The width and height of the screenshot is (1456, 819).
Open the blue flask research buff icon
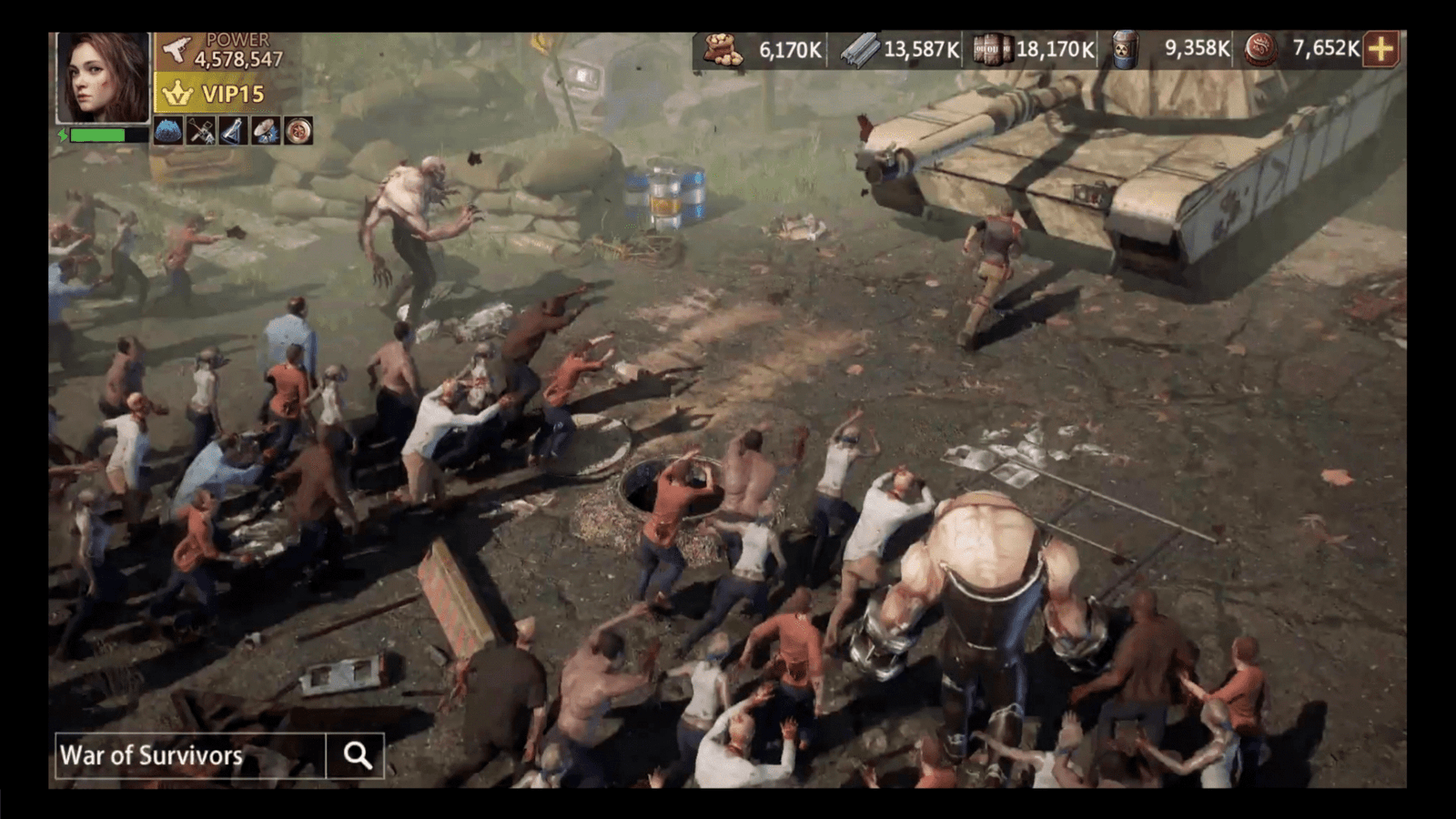click(x=233, y=131)
